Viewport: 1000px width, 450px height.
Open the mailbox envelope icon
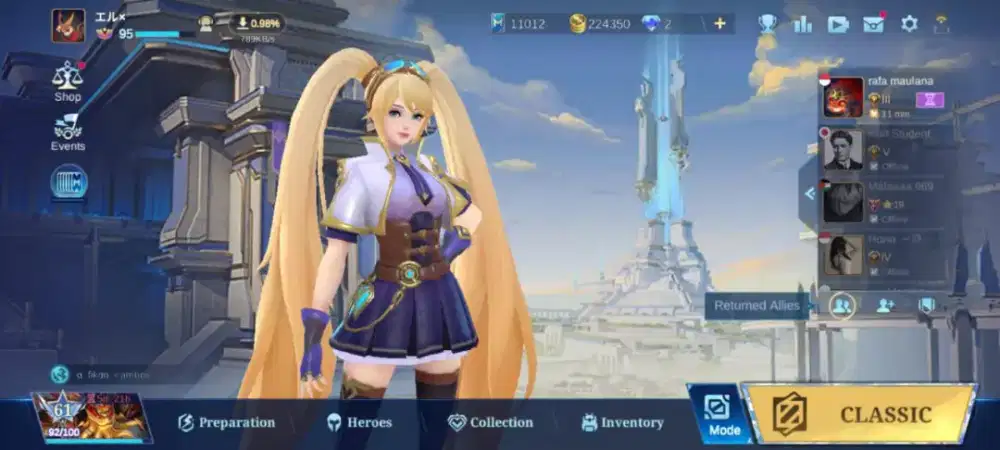874,24
